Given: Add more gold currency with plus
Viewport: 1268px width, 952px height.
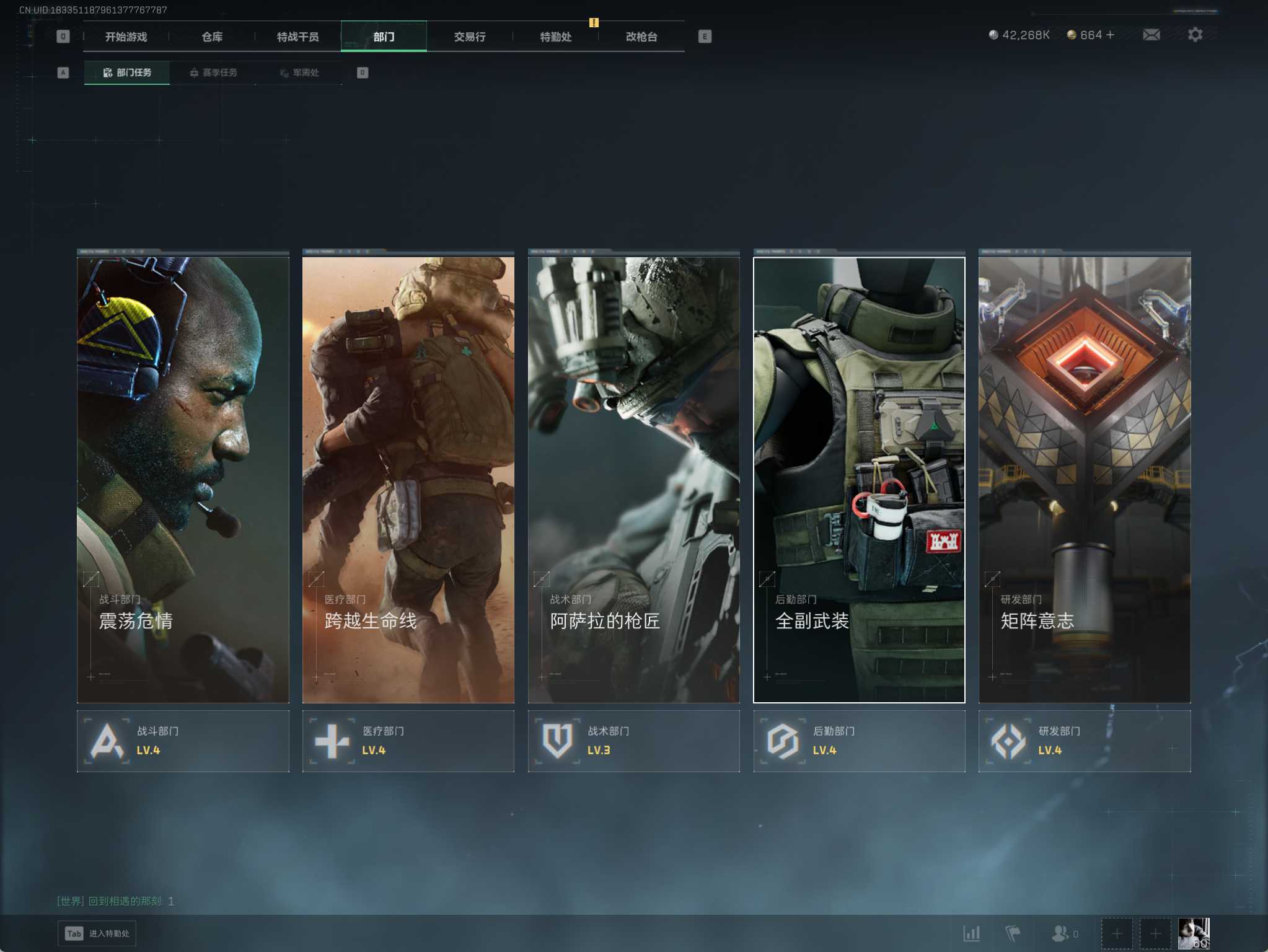Looking at the screenshot, I should pos(1110,35).
